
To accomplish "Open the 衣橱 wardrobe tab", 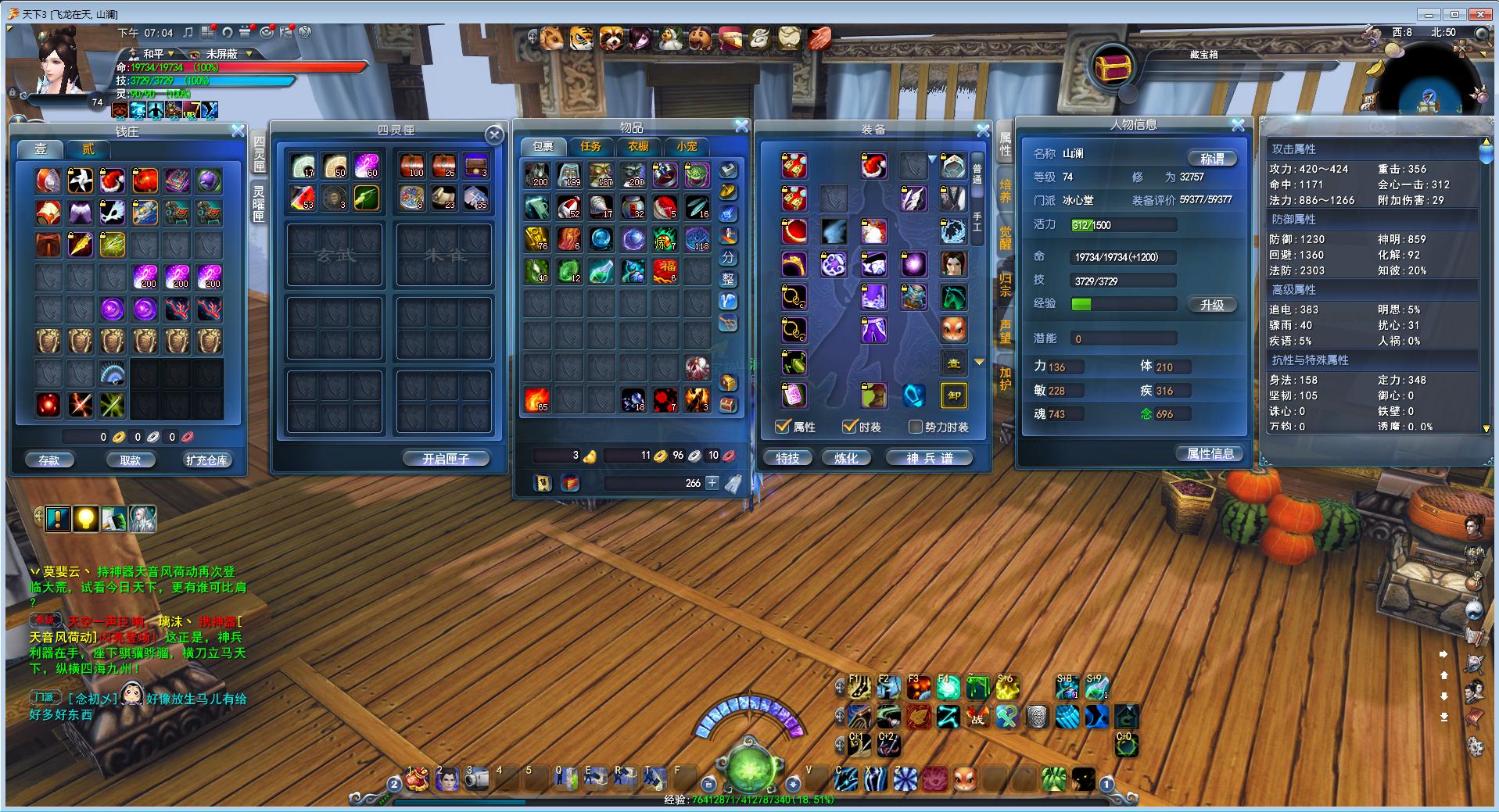I will (x=639, y=146).
